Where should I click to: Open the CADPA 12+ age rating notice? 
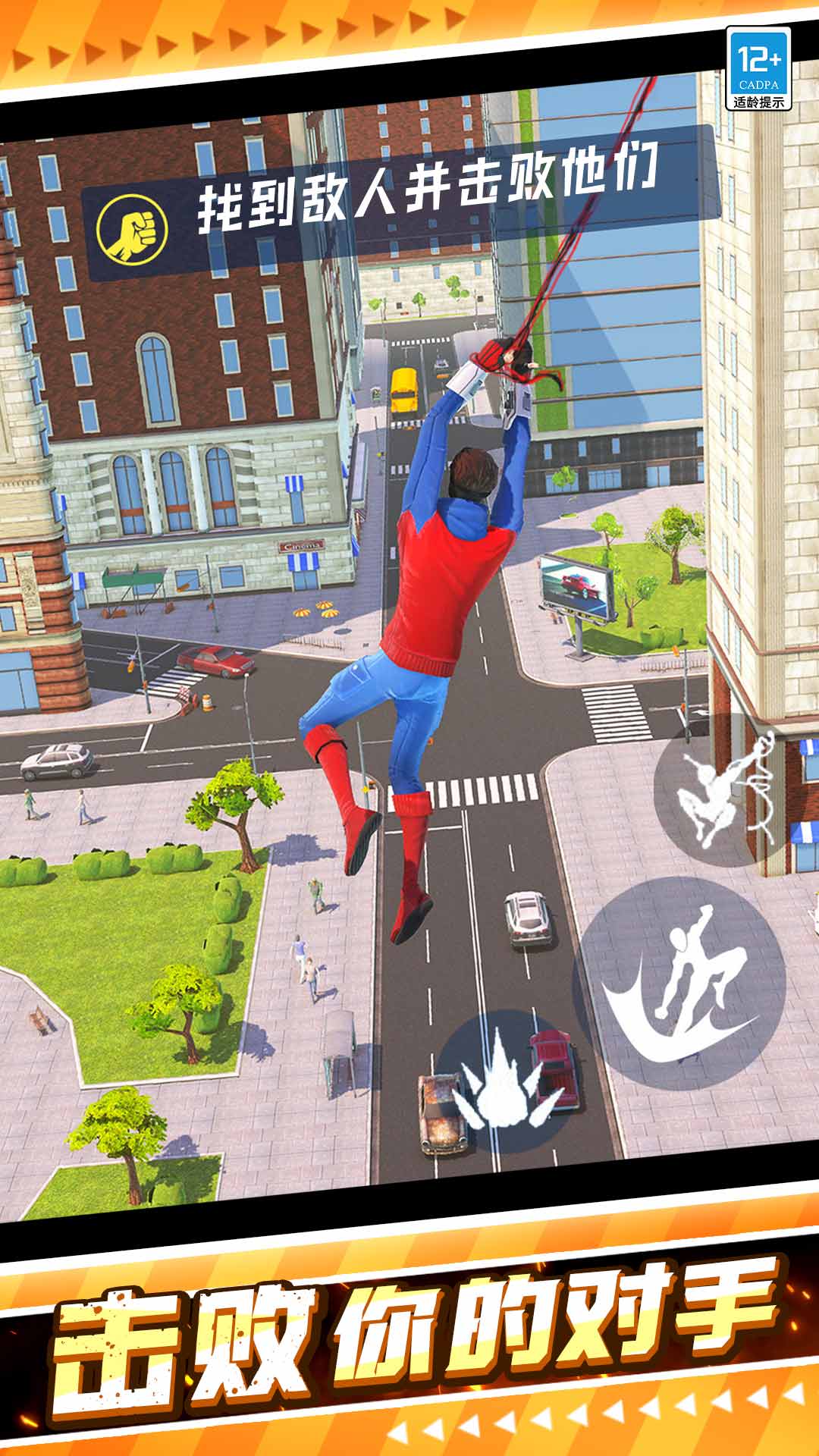[758, 68]
